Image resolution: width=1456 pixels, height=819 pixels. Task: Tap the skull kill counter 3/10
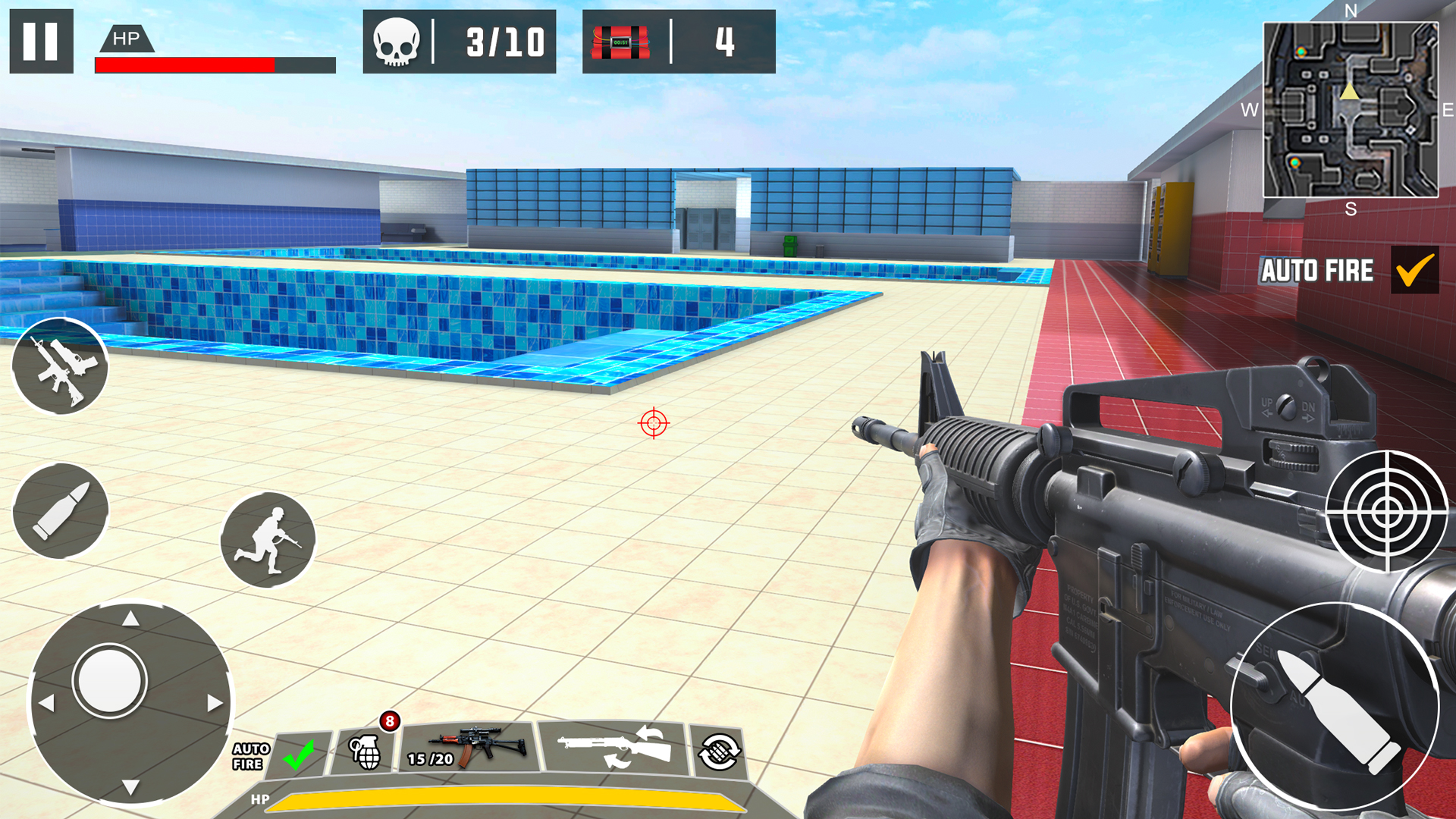(458, 42)
